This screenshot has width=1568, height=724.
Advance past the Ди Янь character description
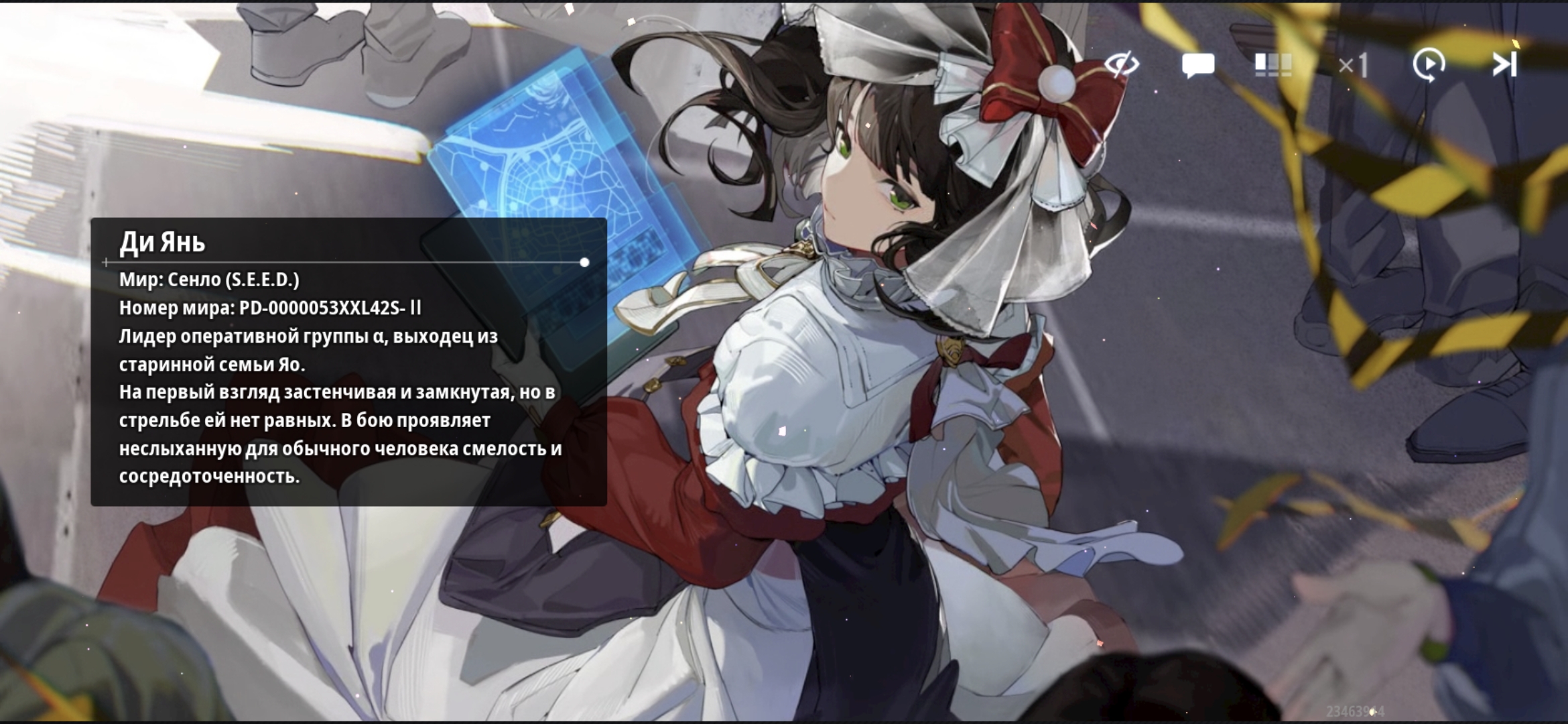pyautogui.click(x=348, y=362)
